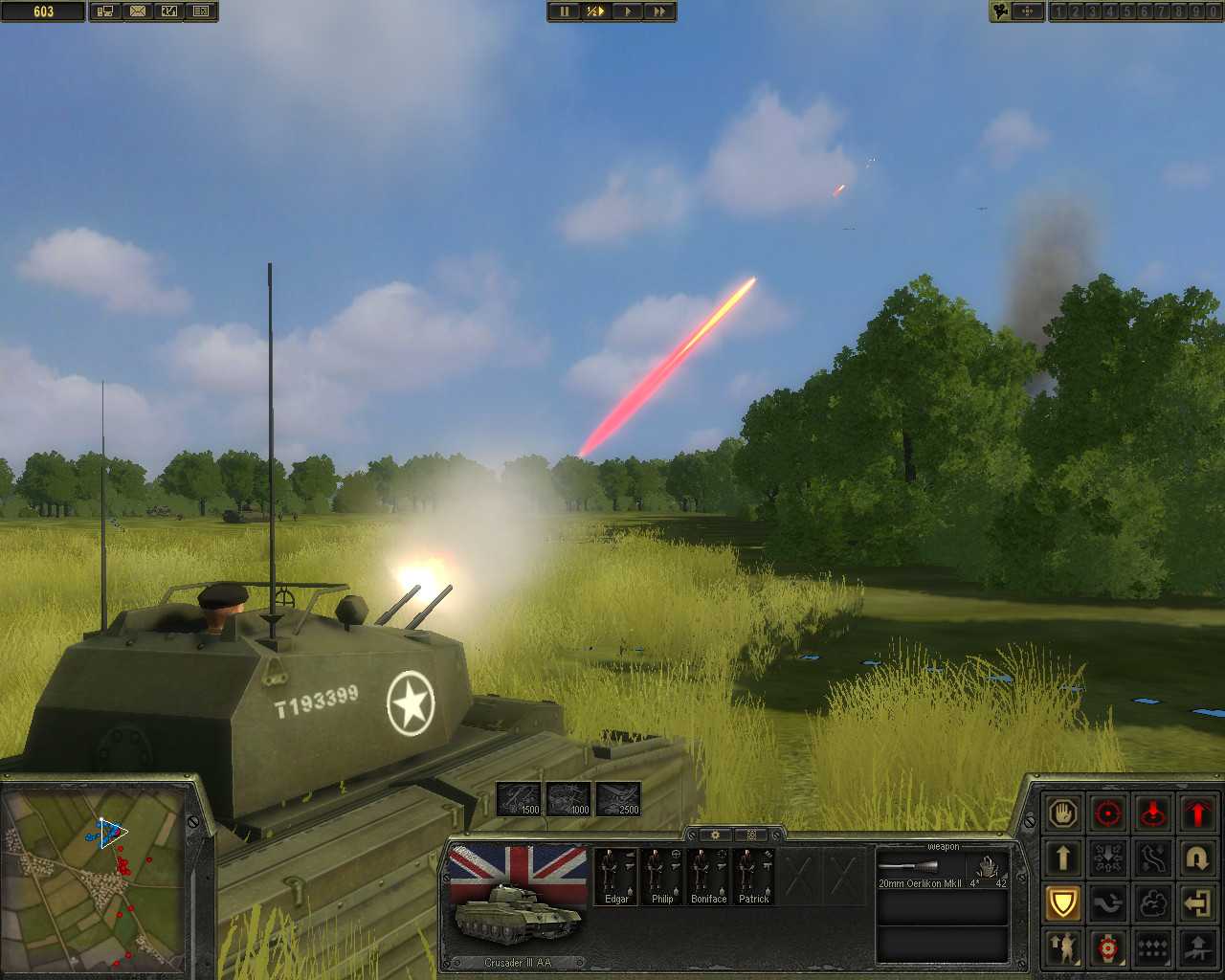Click the camera control icon top-right
The image size is (1225, 980).
point(1000,12)
